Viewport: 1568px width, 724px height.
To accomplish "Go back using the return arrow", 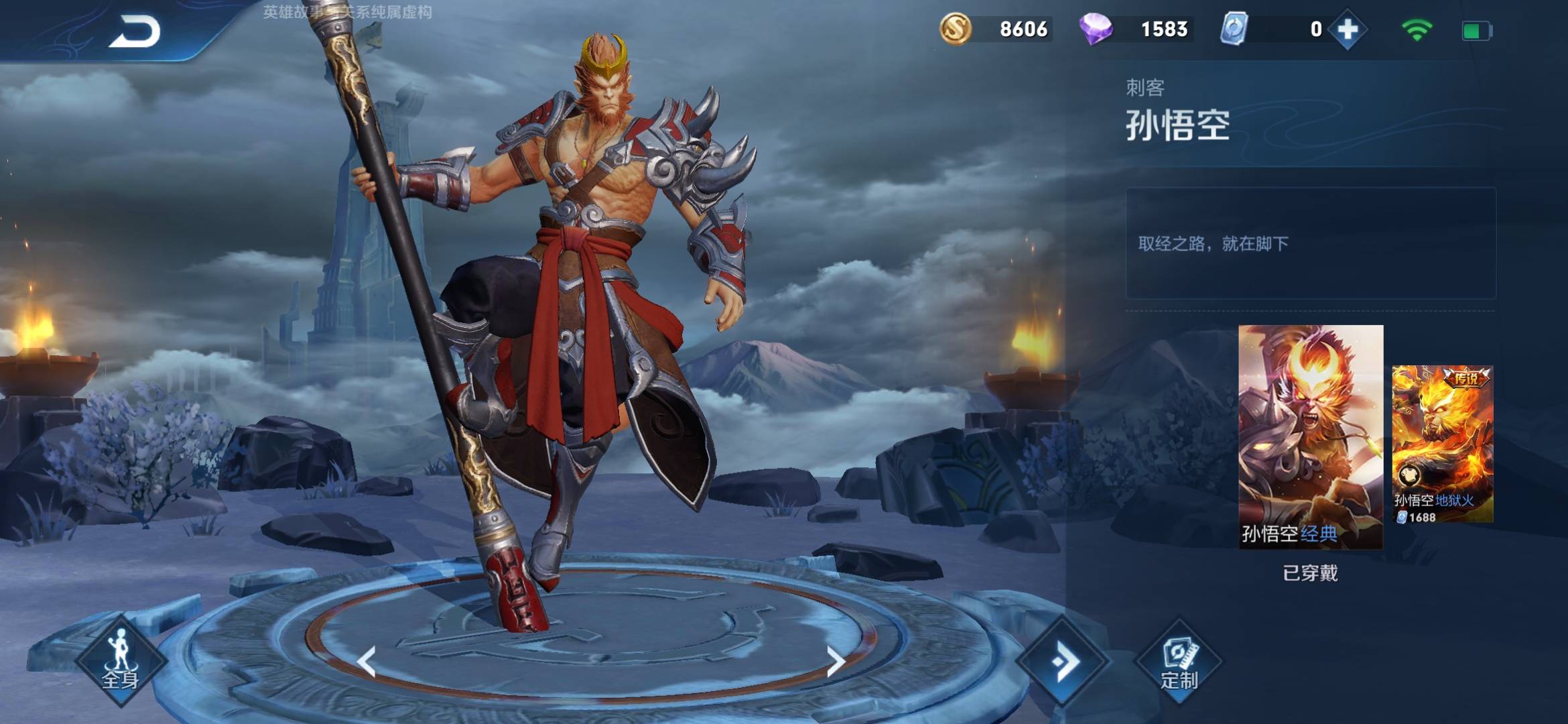I will click(135, 32).
